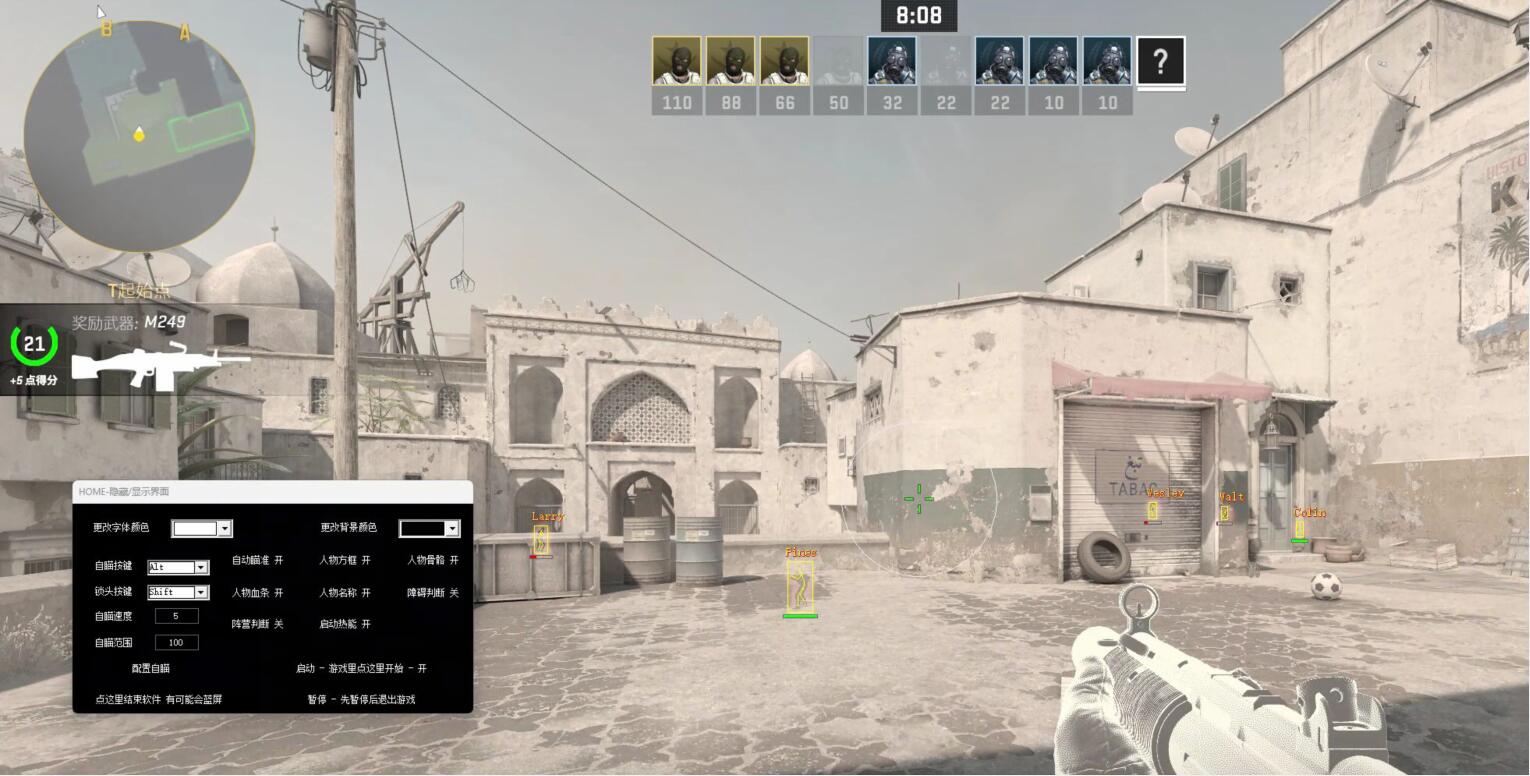The width and height of the screenshot is (1530, 776).
Task: Open the 更改背景颜色 background color dropdown
Action: click(452, 528)
